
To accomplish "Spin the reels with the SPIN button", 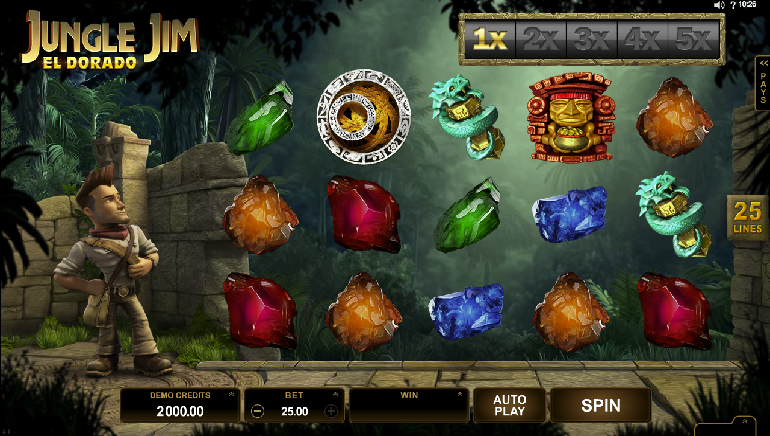I will [x=600, y=405].
